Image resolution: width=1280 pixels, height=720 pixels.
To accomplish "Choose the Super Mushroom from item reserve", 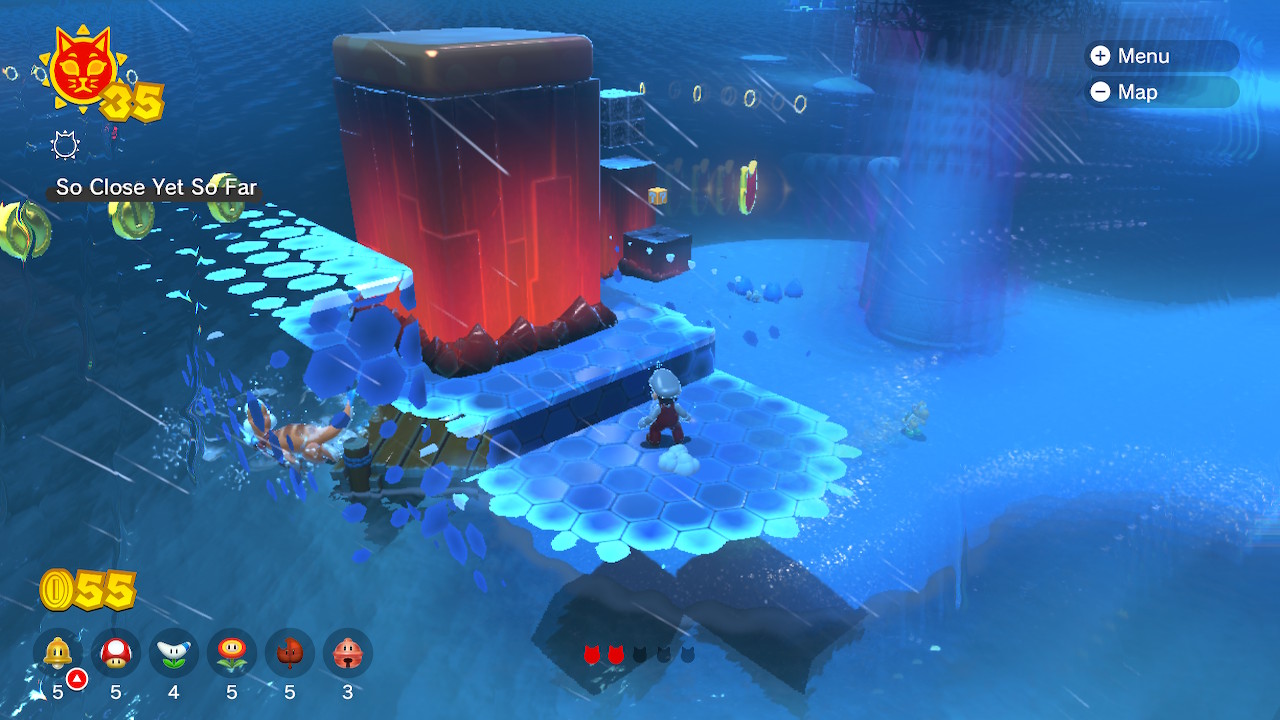I will 116,654.
